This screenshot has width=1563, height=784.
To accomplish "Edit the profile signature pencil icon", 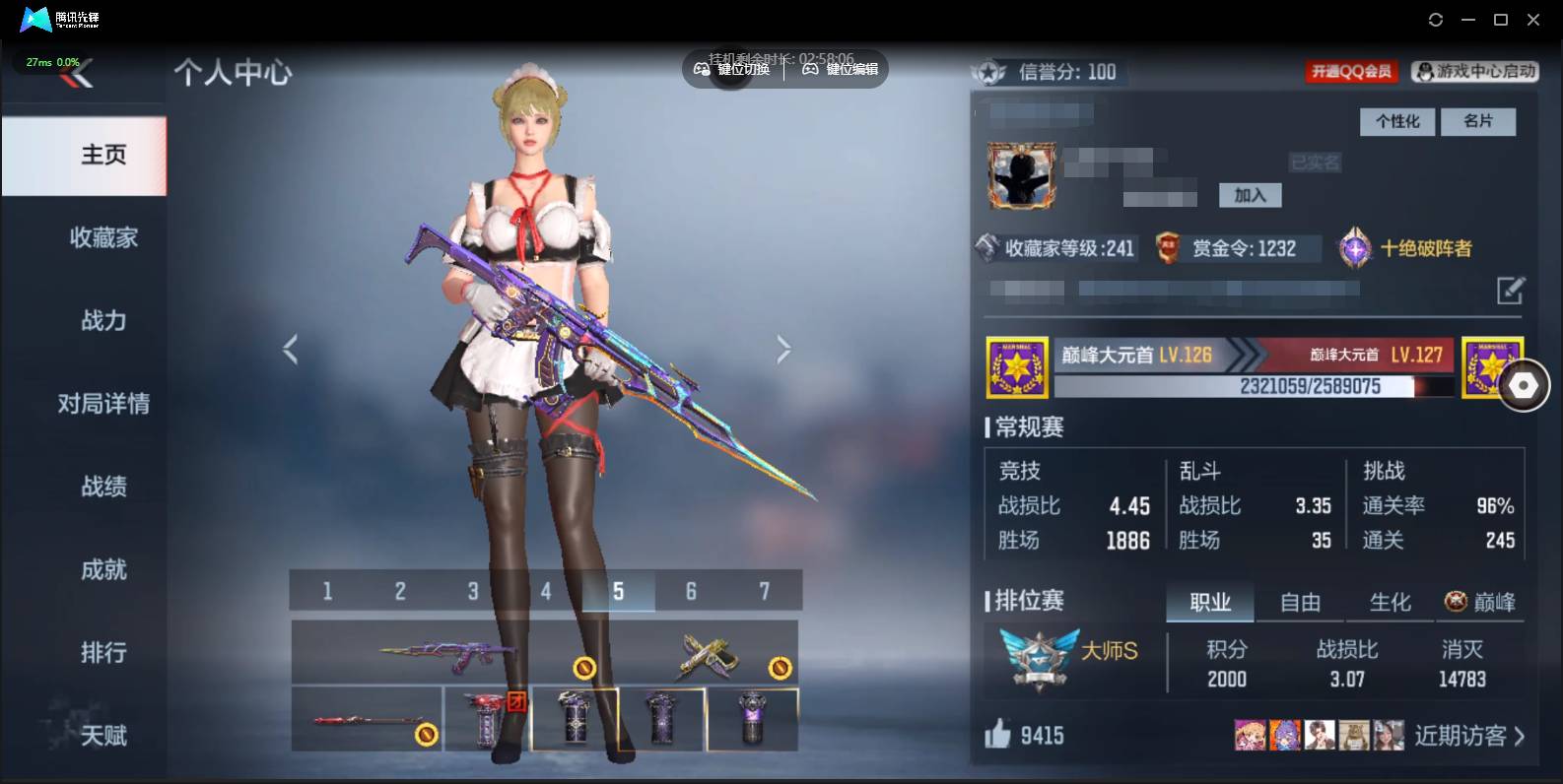I will (1510, 291).
